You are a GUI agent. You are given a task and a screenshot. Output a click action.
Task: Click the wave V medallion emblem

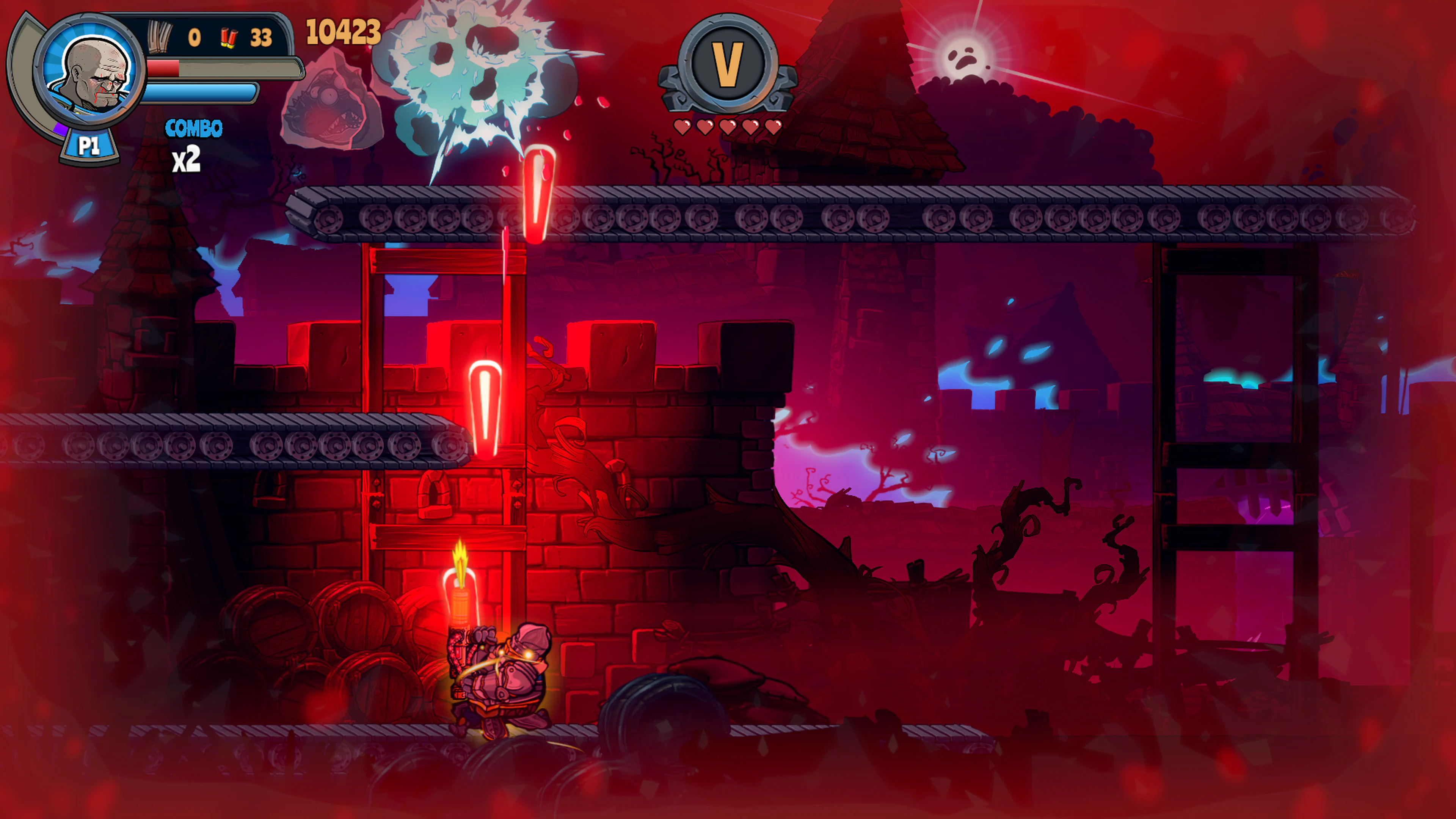click(x=730, y=64)
